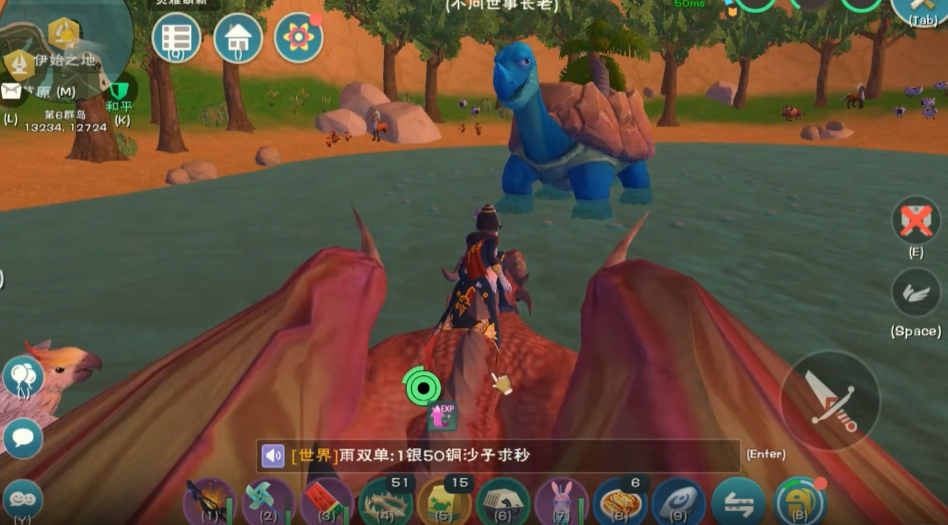Toggle the chat speaker icon
Viewport: 948px width, 525px height.
pyautogui.click(x=273, y=456)
